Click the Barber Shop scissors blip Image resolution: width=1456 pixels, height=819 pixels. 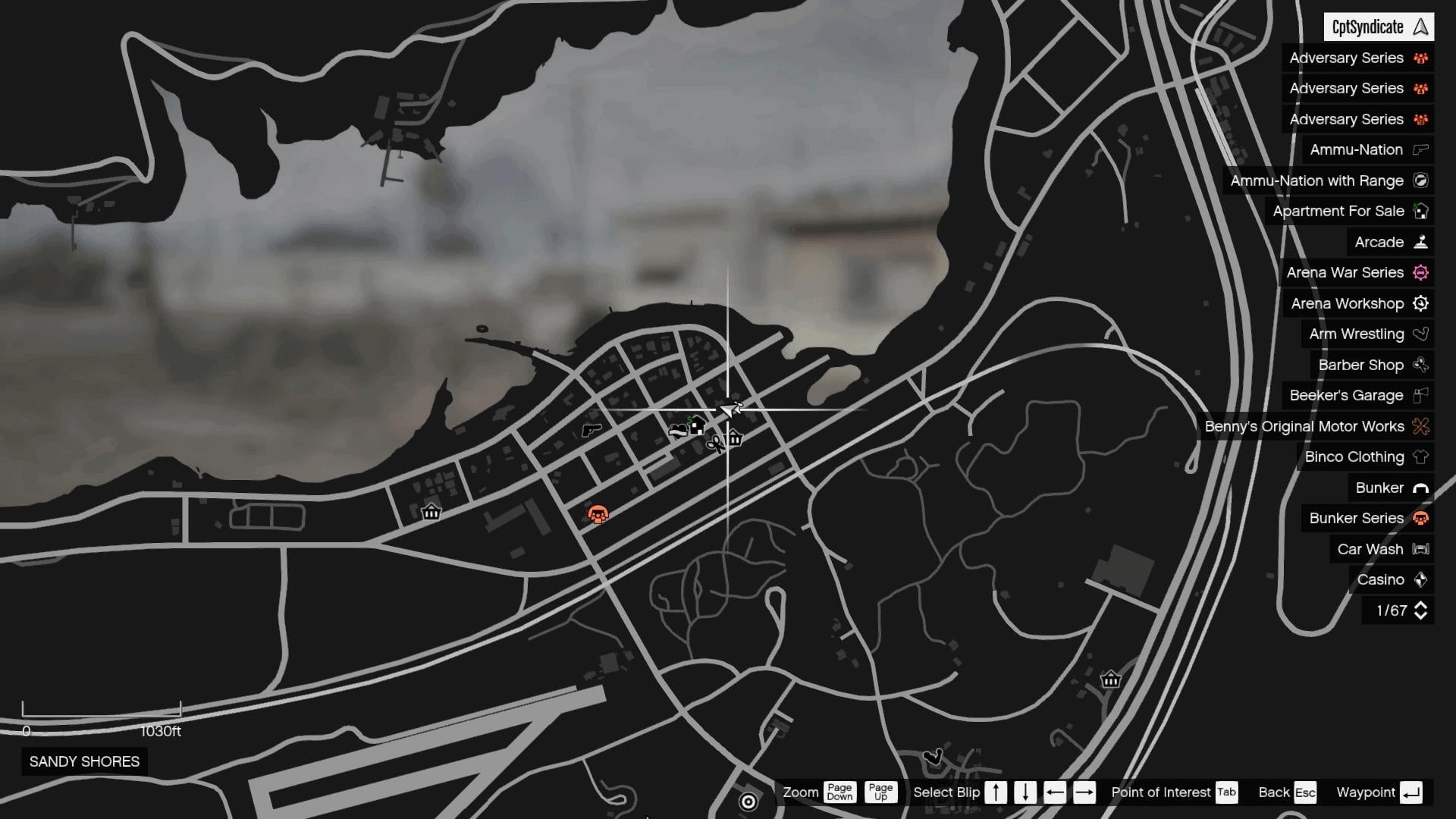[717, 443]
